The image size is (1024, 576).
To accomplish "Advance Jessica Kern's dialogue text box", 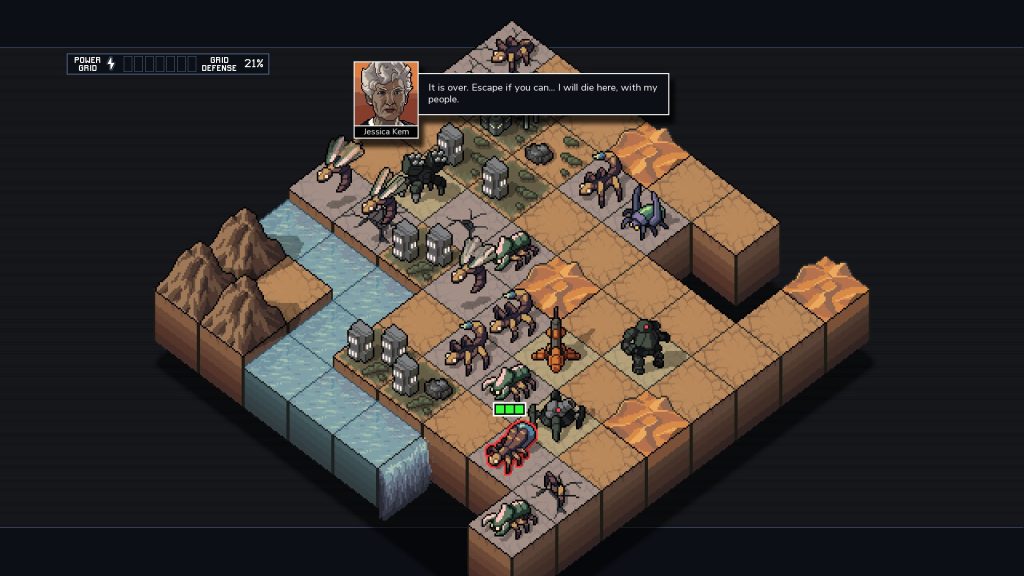I will (543, 94).
